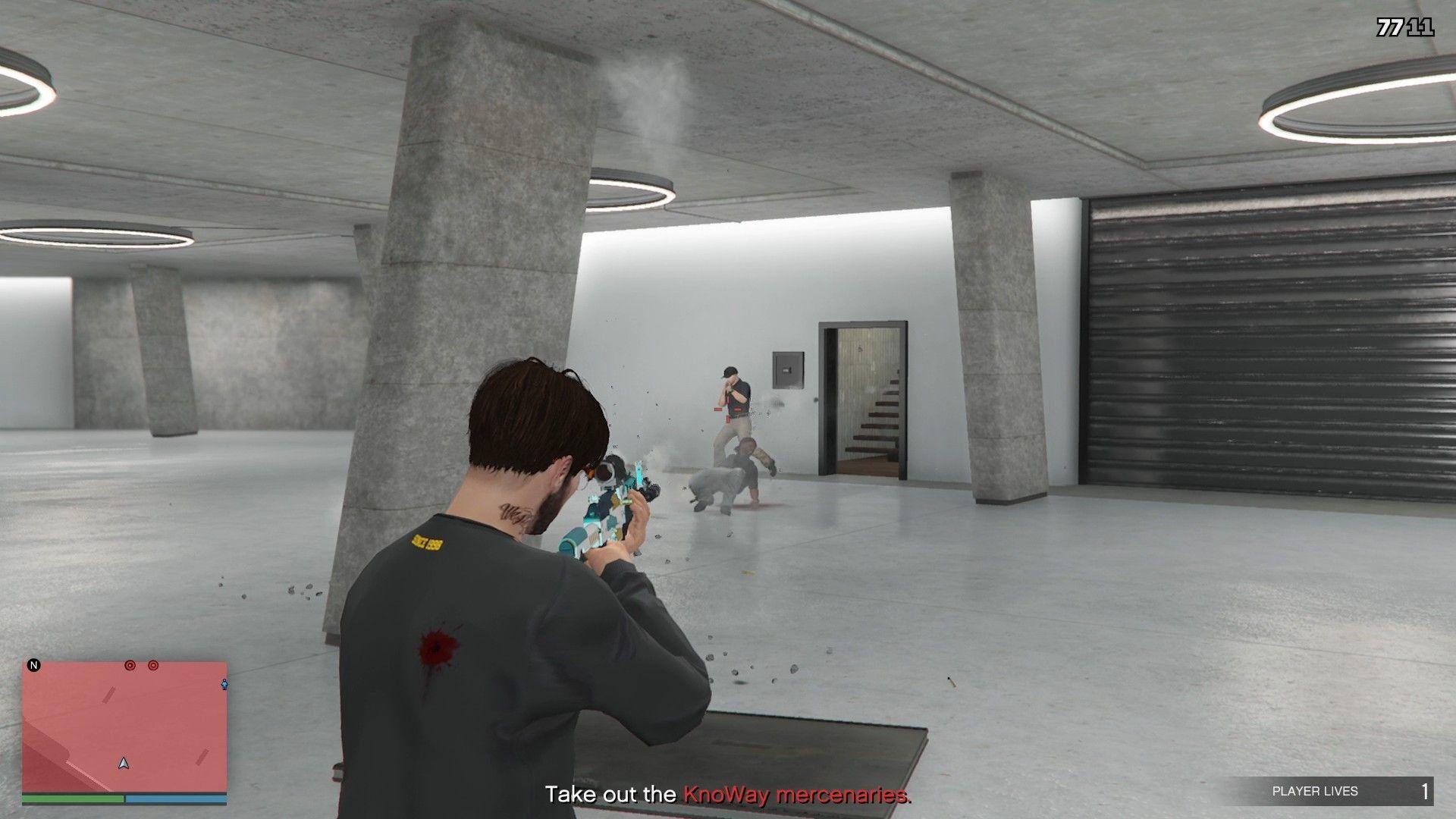Screen dimensions: 1456x819
Task: Click the north compass indicator on the minimap
Action: click(34, 665)
